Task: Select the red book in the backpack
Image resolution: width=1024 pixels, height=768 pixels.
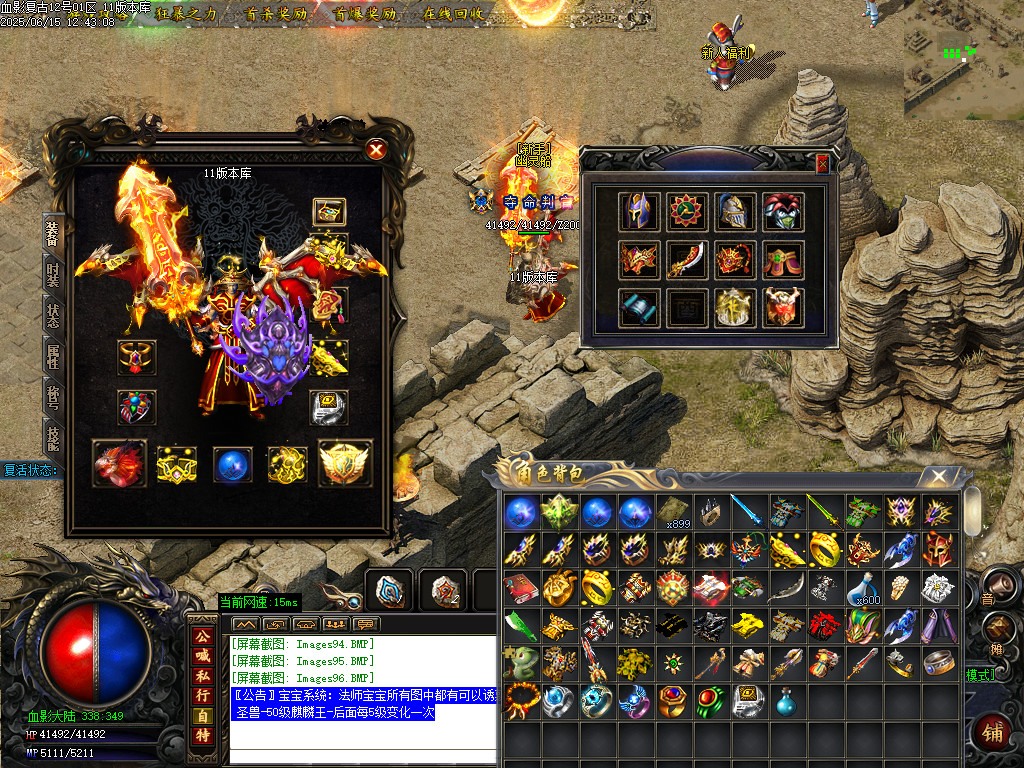Action: click(x=520, y=586)
